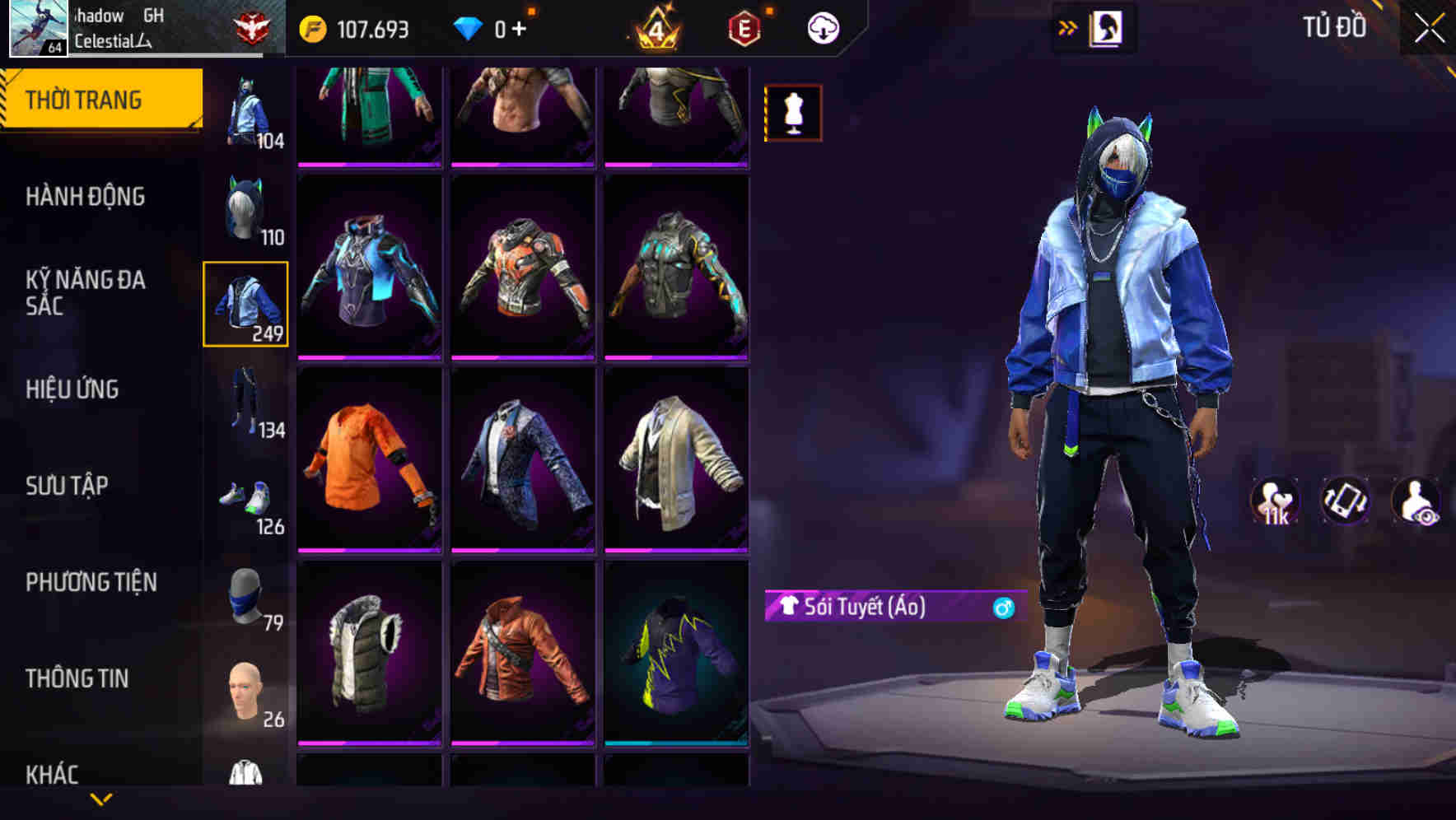Select the mannequin preview icon above the character

pos(791,113)
